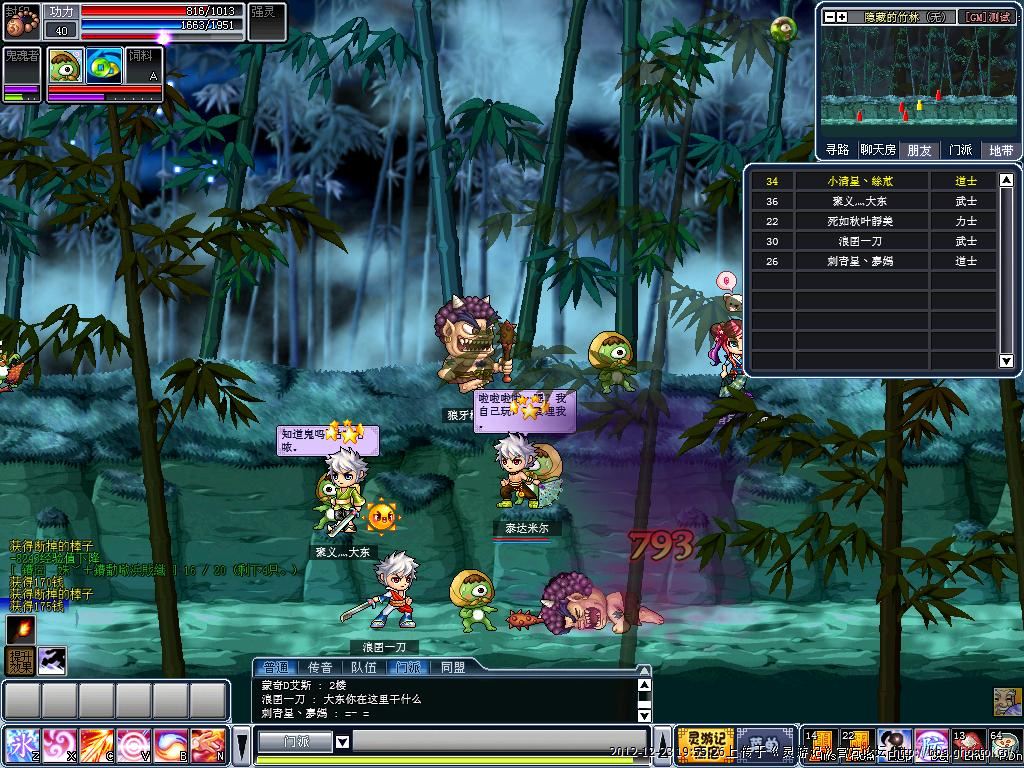Image resolution: width=1024 pixels, height=768 pixels.
Task: Show the 同盟 alliance chat tab
Action: click(452, 667)
